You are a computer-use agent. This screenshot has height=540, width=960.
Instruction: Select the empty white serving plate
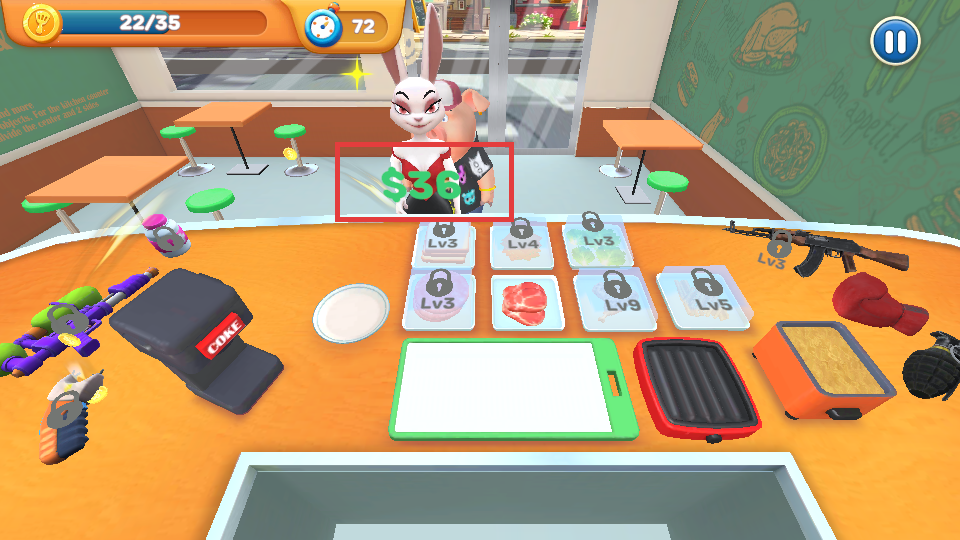point(351,313)
